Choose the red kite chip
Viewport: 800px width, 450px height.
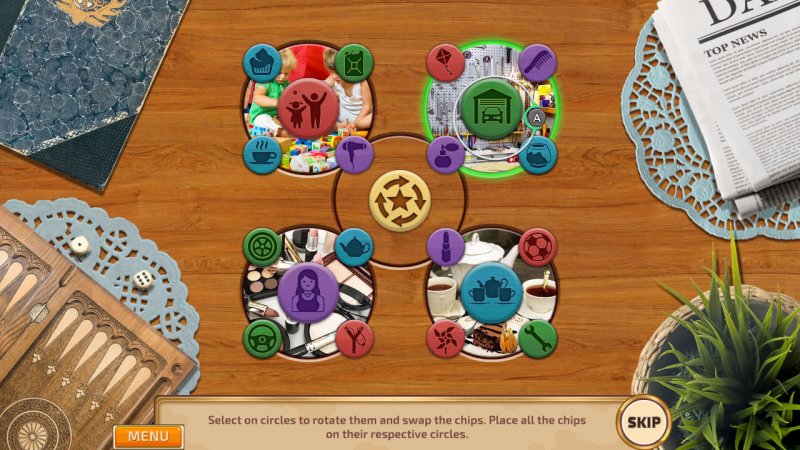(445, 62)
